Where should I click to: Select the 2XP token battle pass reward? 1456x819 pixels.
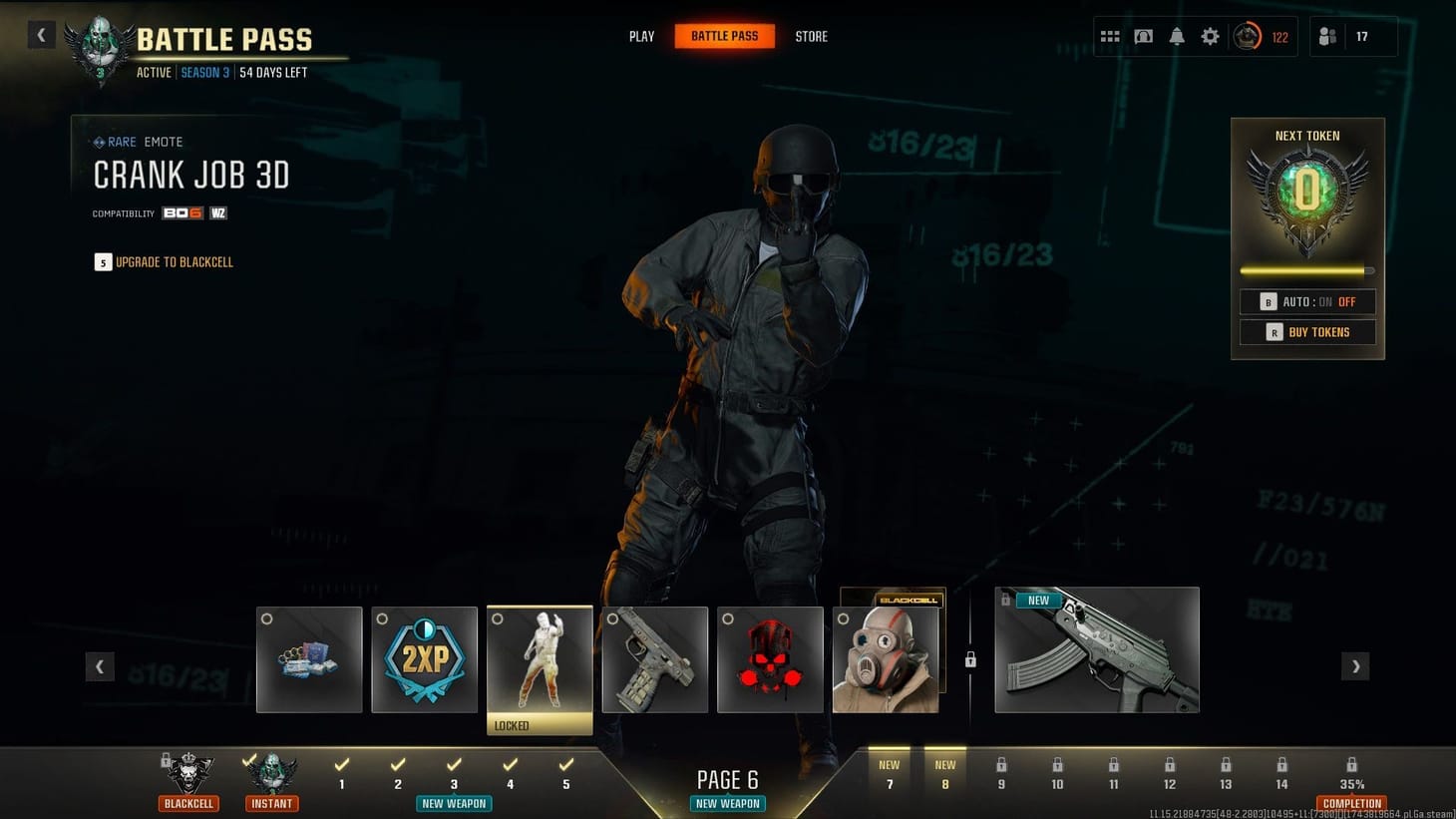point(424,659)
